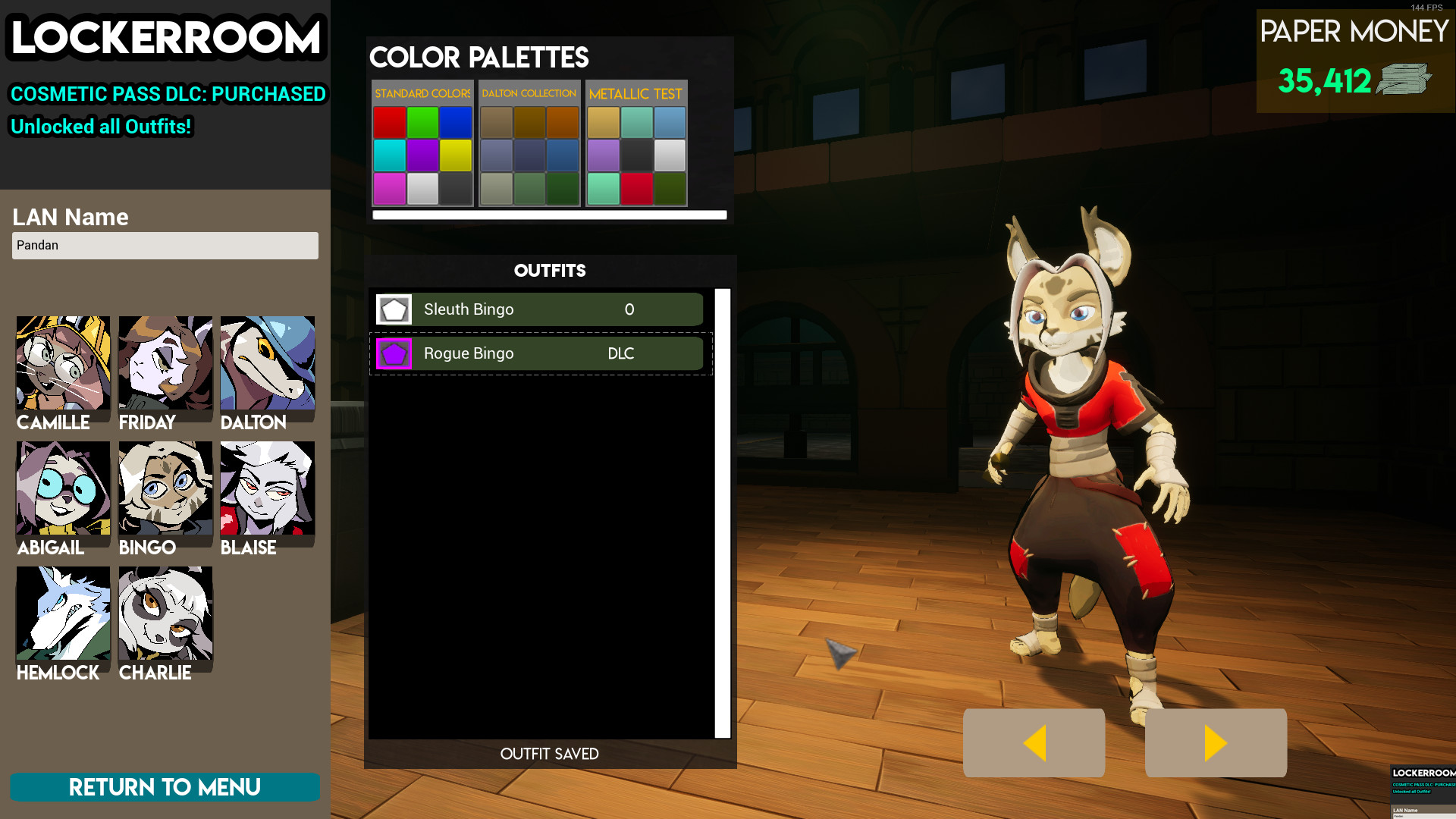This screenshot has width=1456, height=819.
Task: Select the Sleuth Bingo outfit
Action: coord(538,309)
